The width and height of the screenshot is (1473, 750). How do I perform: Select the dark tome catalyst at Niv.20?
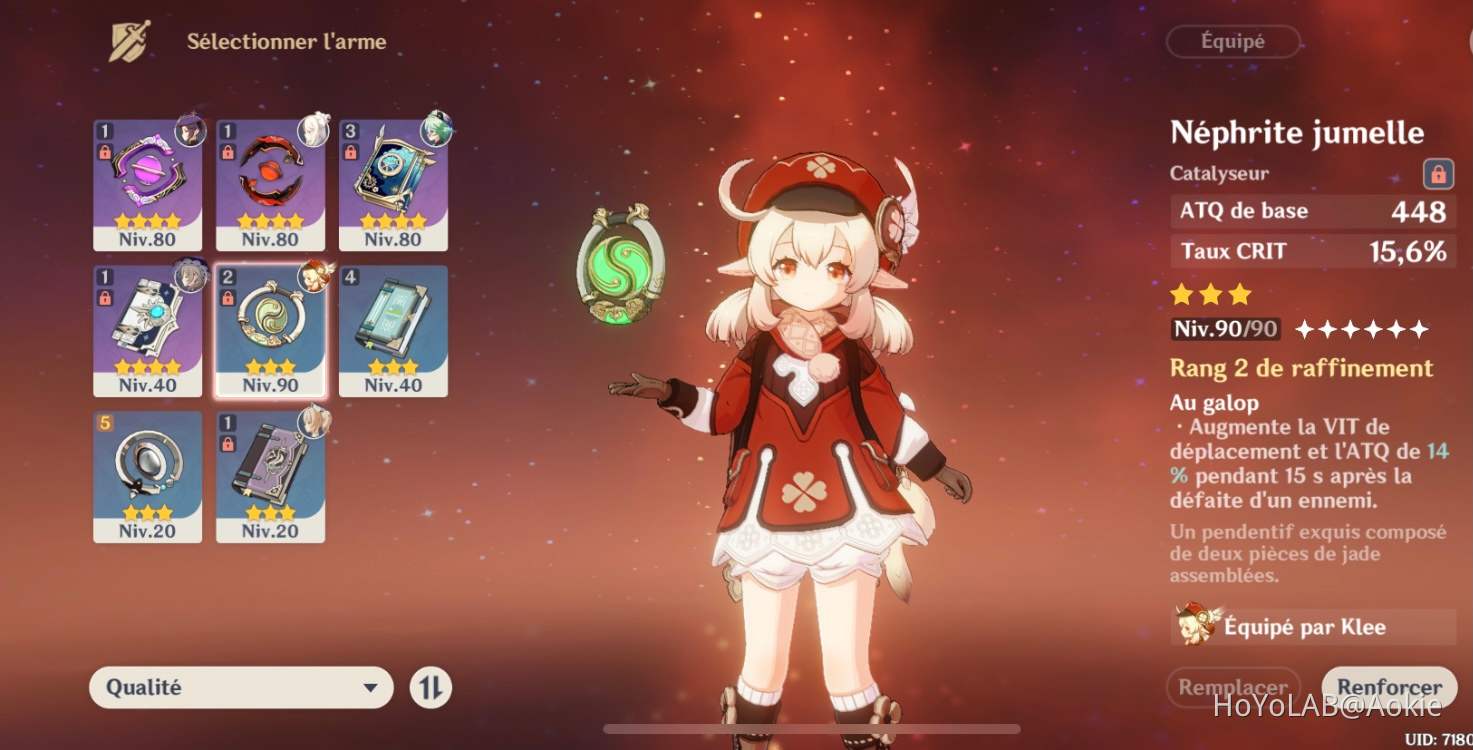pos(268,472)
